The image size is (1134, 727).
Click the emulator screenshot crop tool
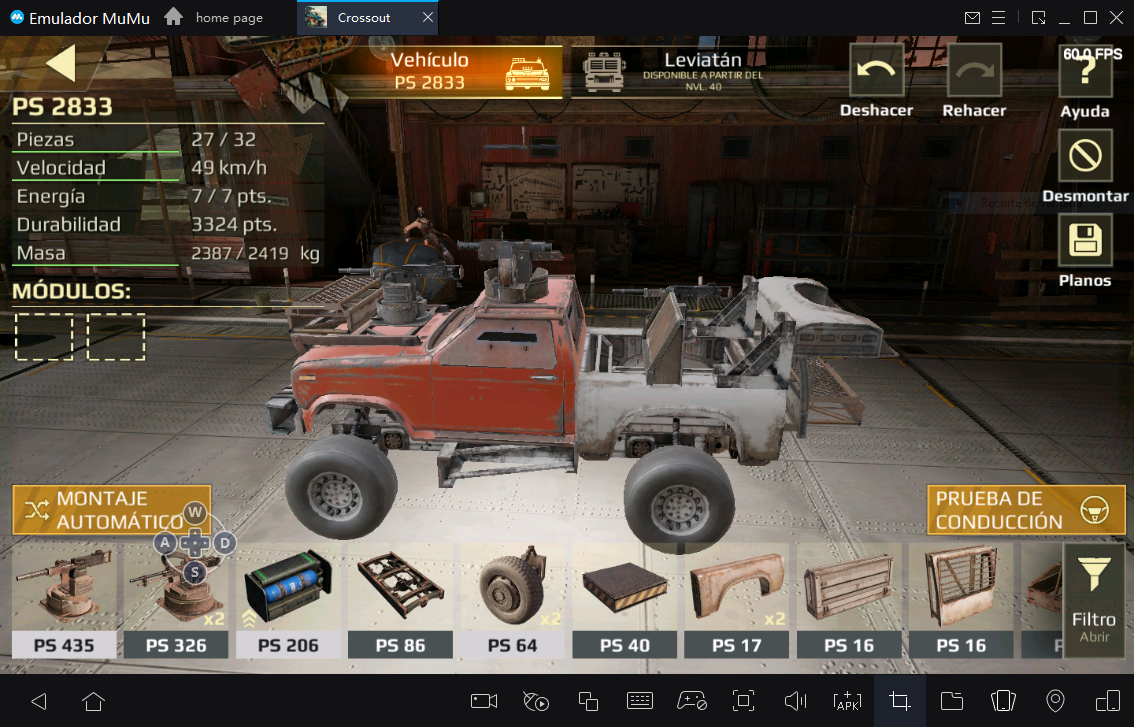click(x=899, y=700)
